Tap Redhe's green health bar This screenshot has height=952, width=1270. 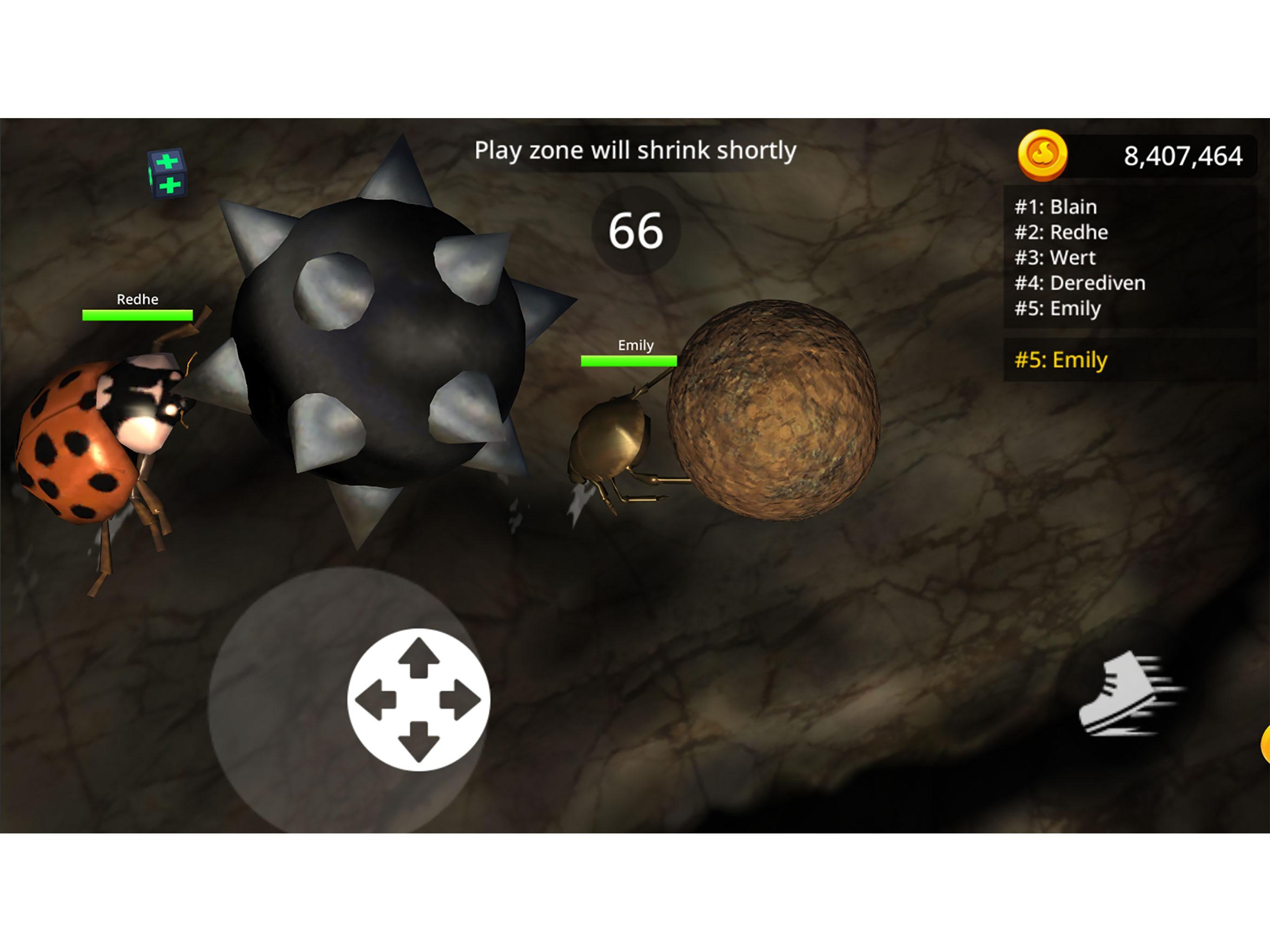point(137,315)
